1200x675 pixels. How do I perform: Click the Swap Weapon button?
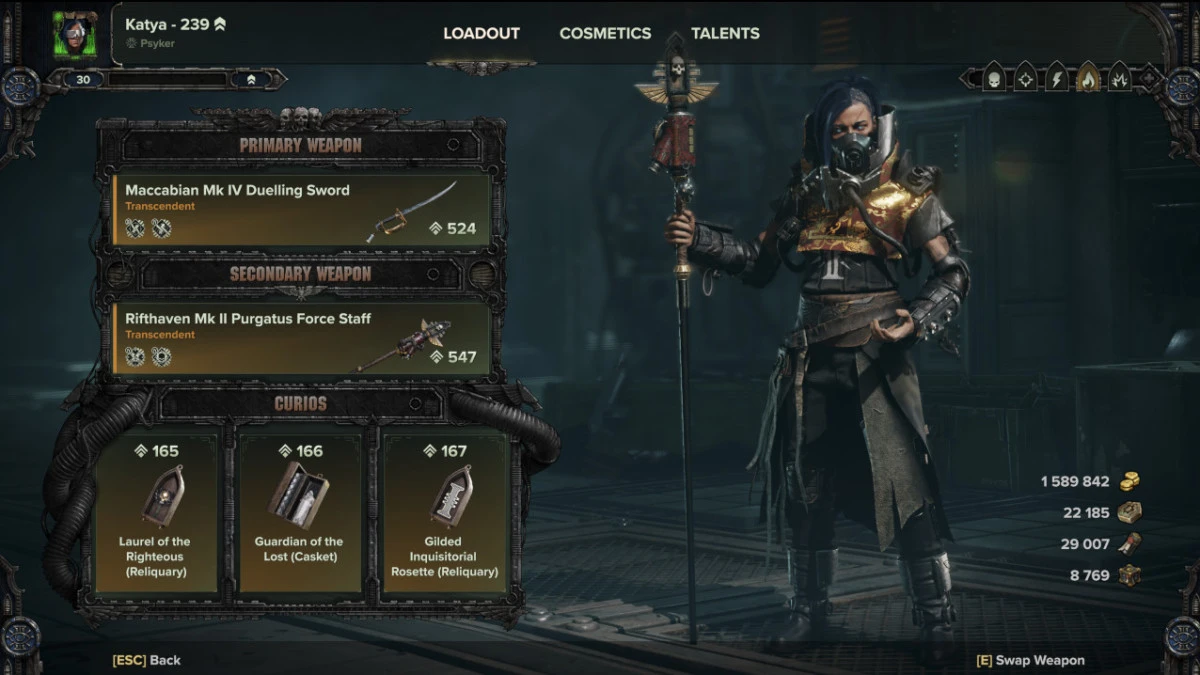1030,660
